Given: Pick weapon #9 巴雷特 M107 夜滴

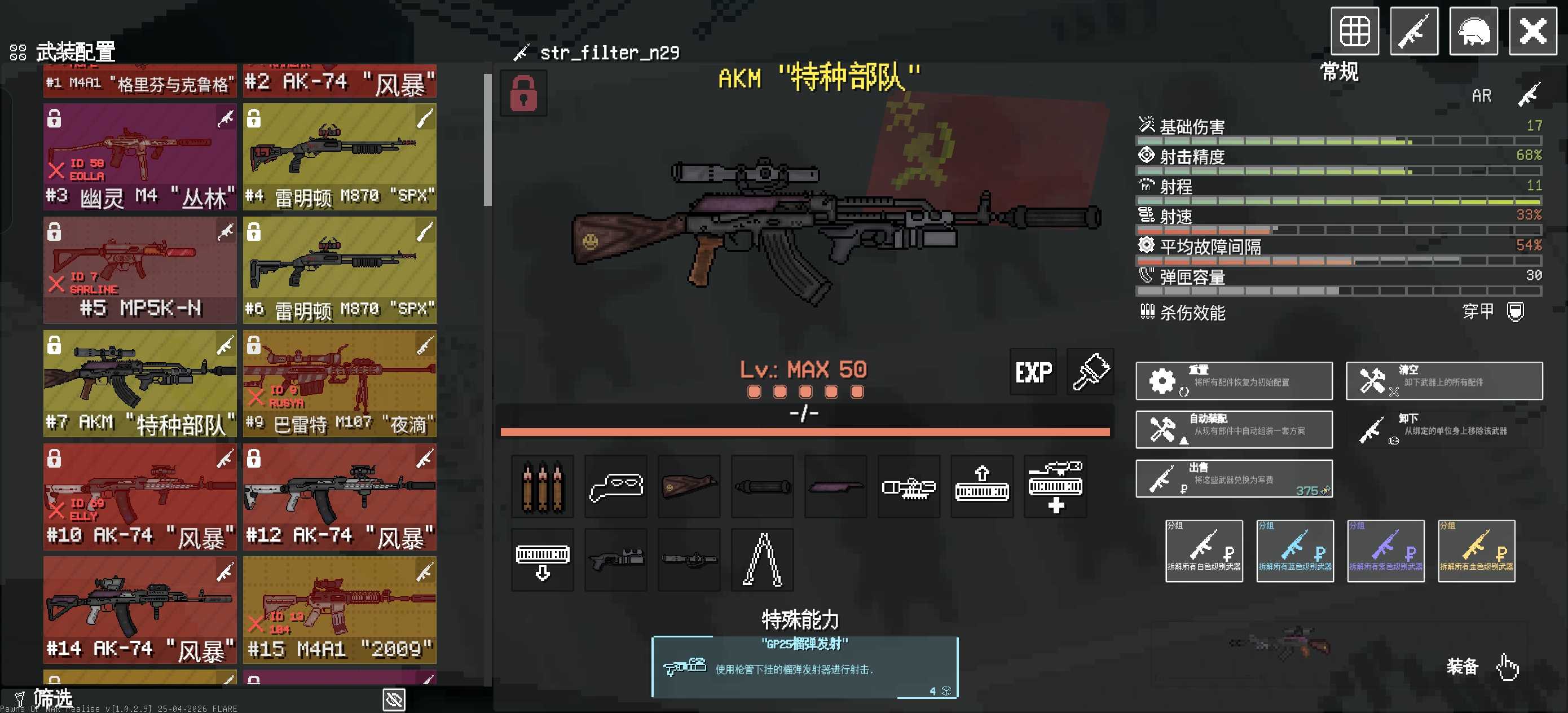Looking at the screenshot, I should [x=340, y=384].
